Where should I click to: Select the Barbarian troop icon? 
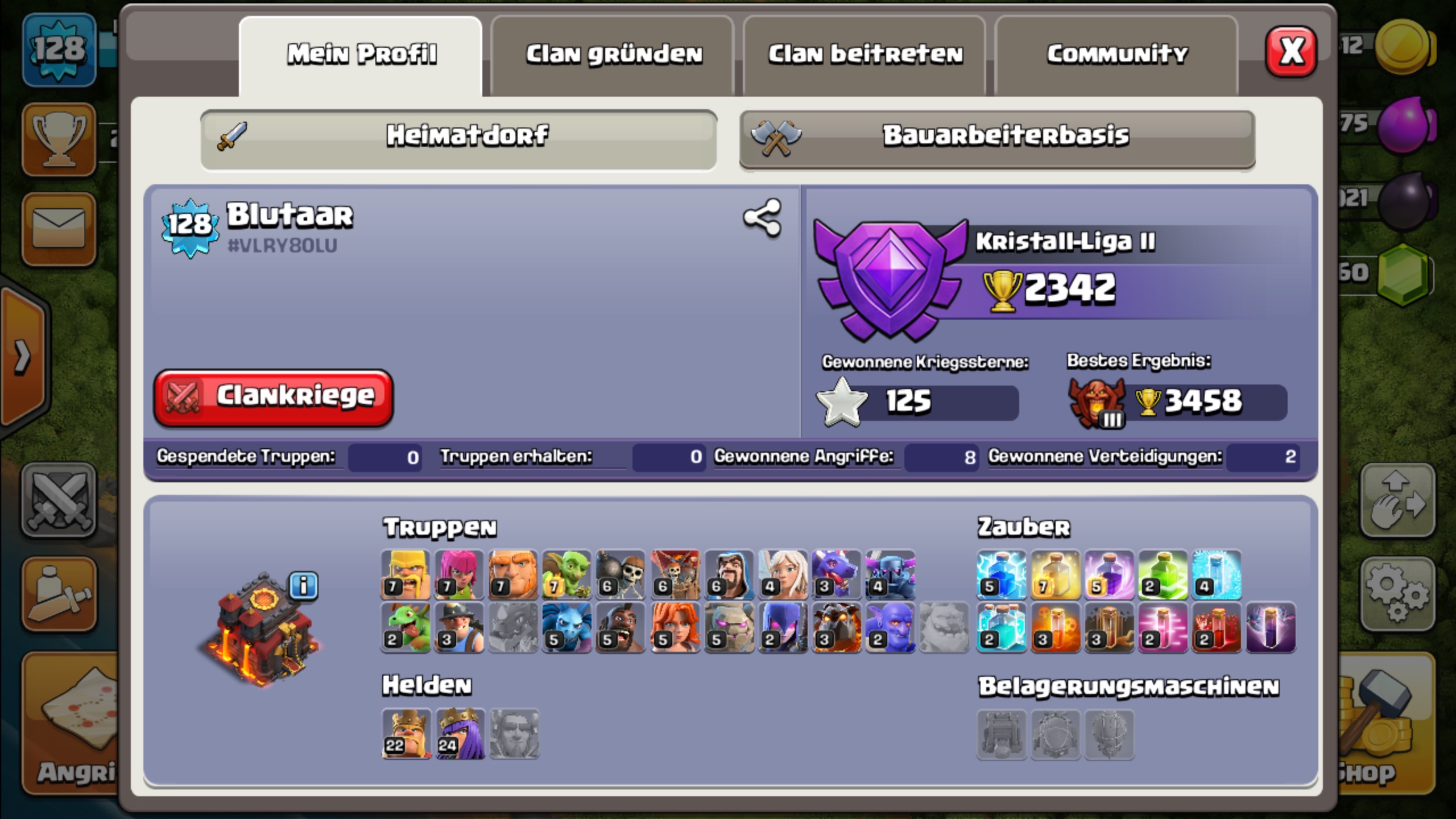click(406, 574)
